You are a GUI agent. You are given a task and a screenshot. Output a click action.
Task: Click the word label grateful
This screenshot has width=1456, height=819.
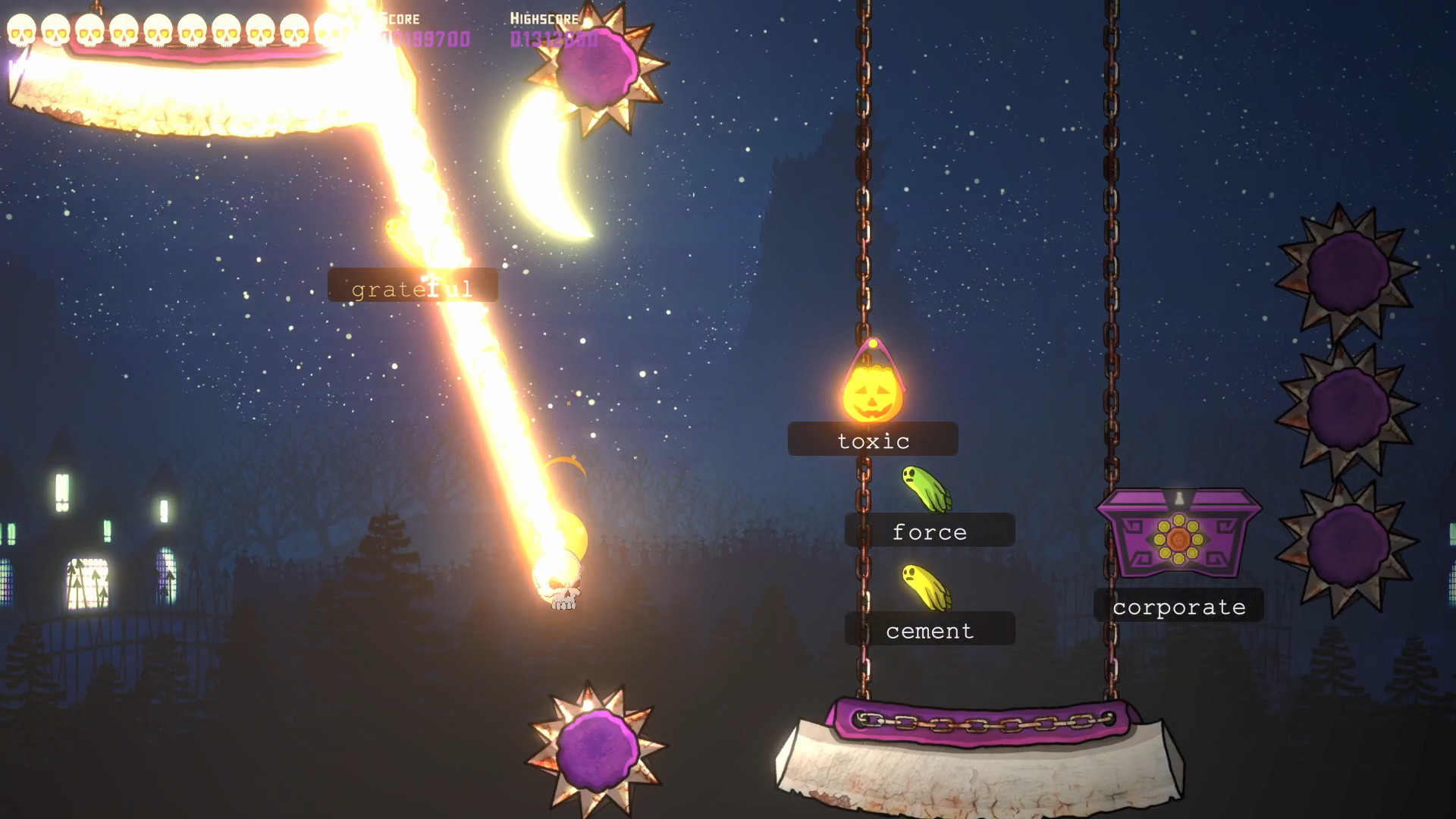coord(412,286)
